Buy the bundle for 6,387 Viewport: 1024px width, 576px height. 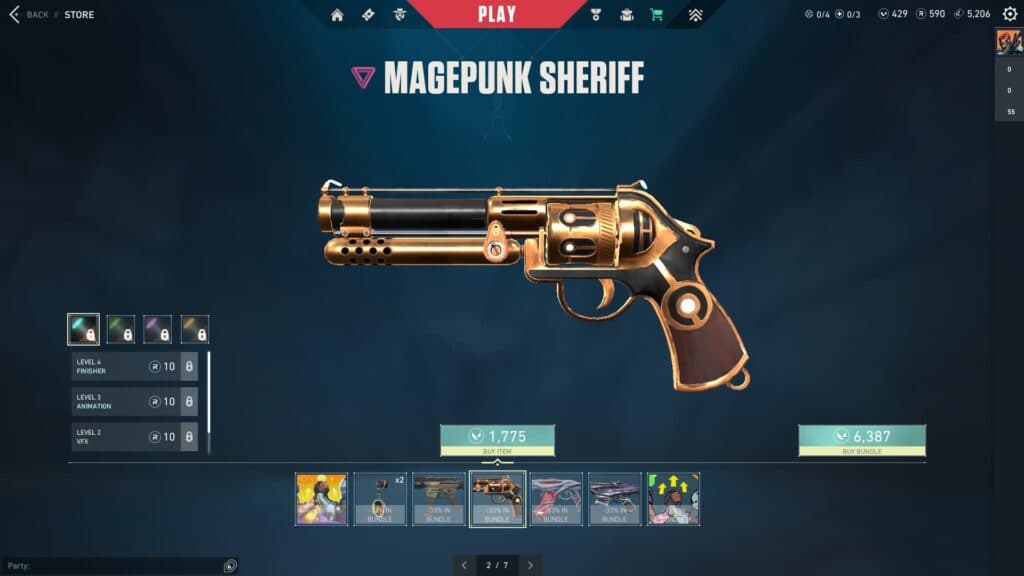coord(861,440)
